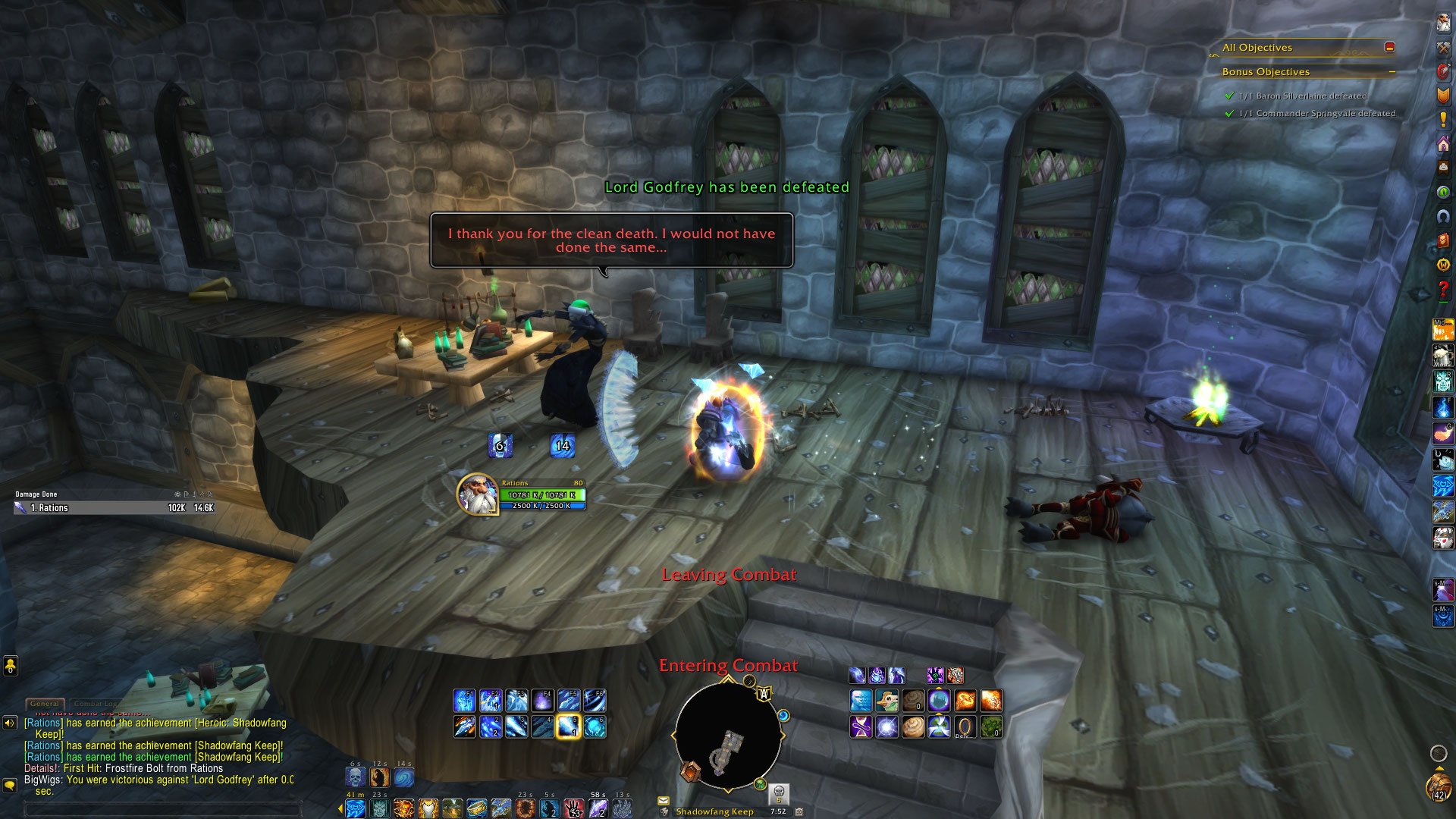Select the Rations damage meter row
This screenshot has width=1456, height=819.
coord(114,508)
